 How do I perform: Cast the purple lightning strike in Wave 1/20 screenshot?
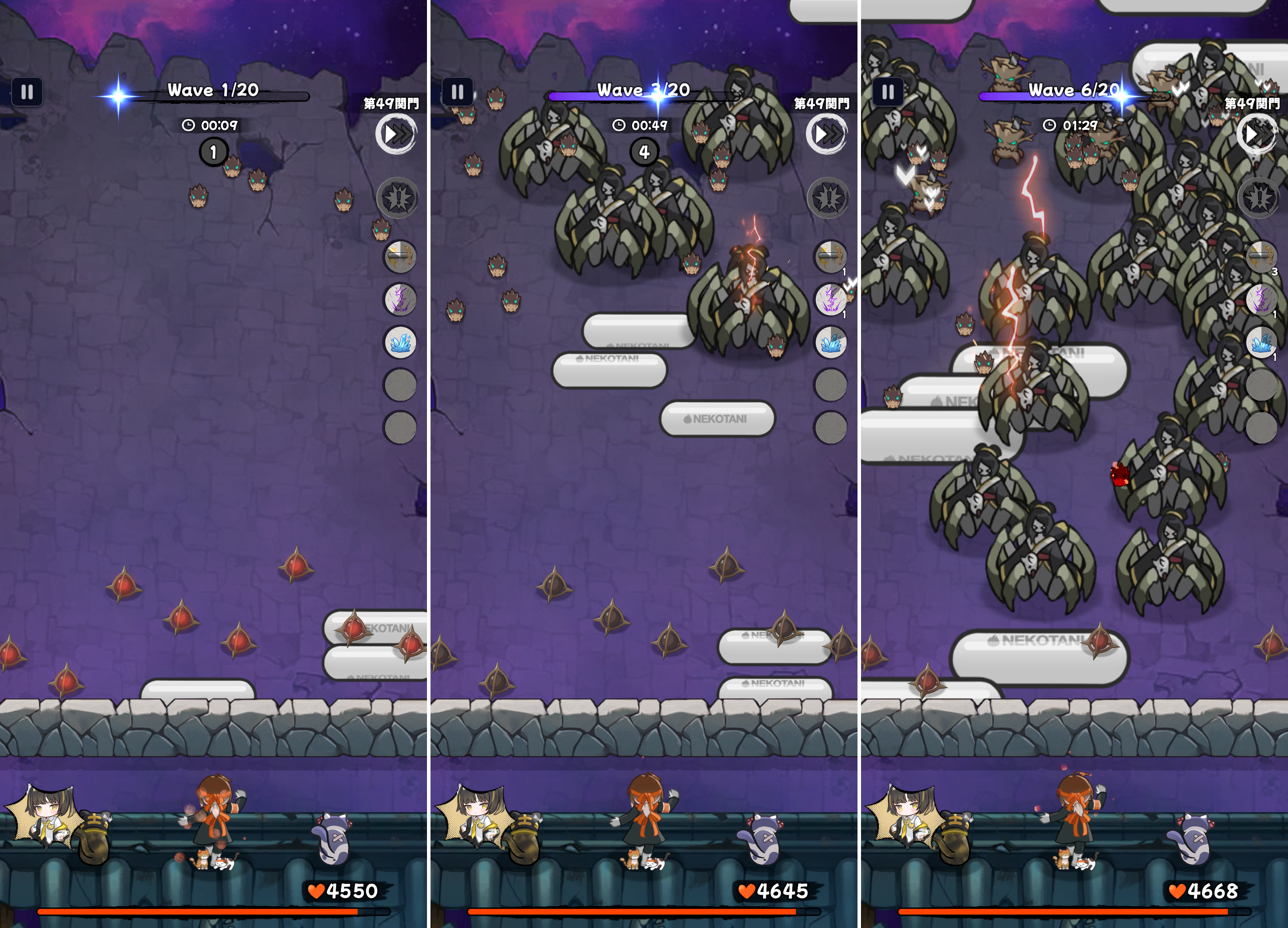pos(400,300)
